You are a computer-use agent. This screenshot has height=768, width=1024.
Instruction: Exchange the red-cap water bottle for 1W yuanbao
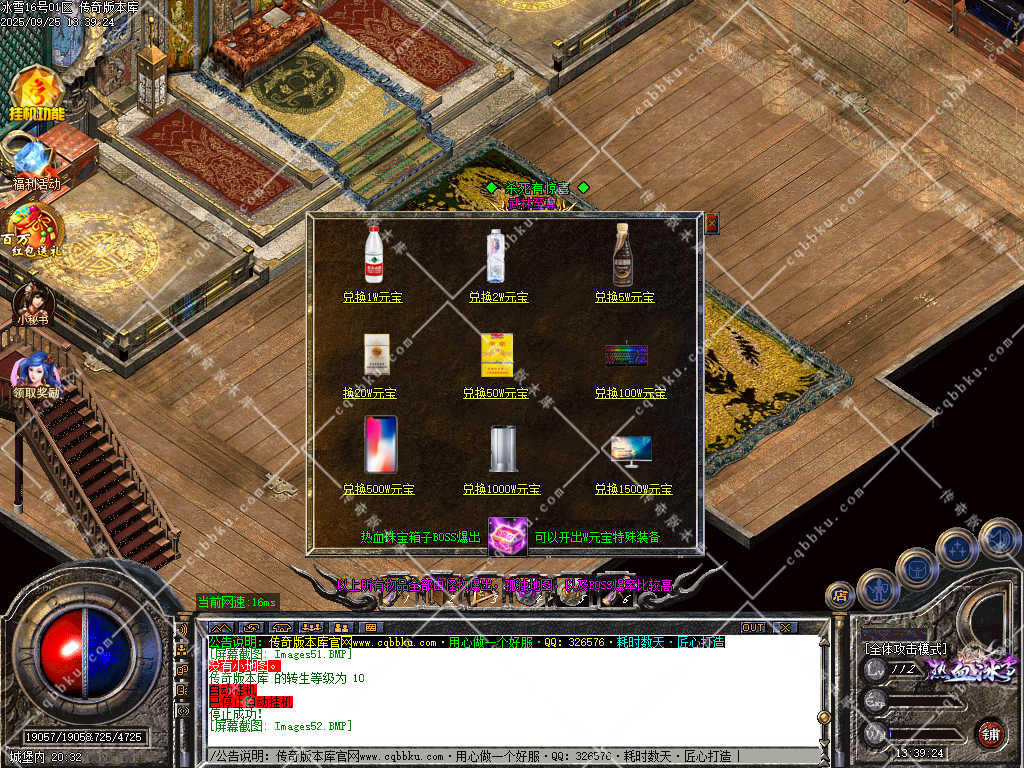click(373, 297)
